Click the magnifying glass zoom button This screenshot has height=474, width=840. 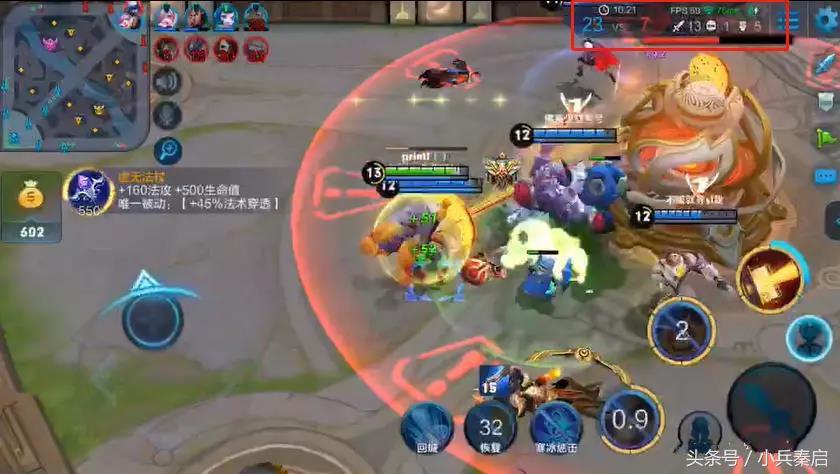pyautogui.click(x=168, y=151)
